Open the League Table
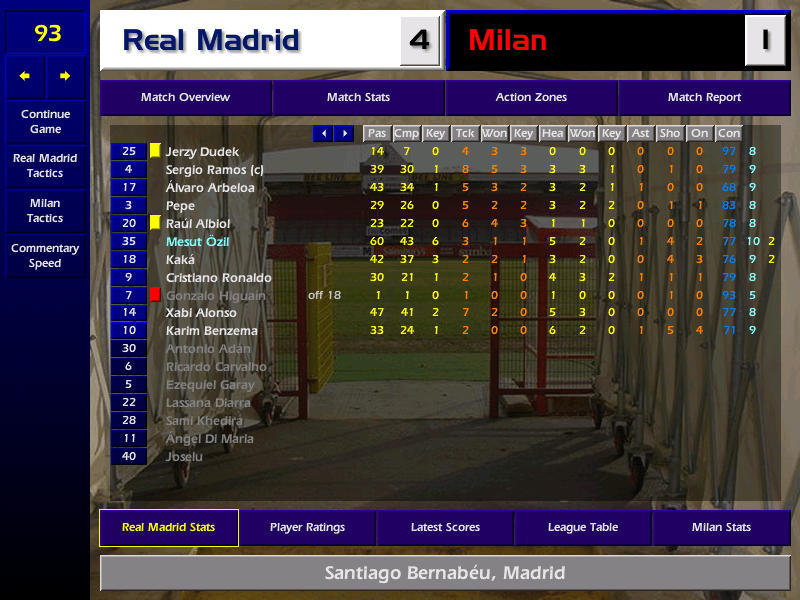Viewport: 800px width, 600px height. click(x=583, y=528)
